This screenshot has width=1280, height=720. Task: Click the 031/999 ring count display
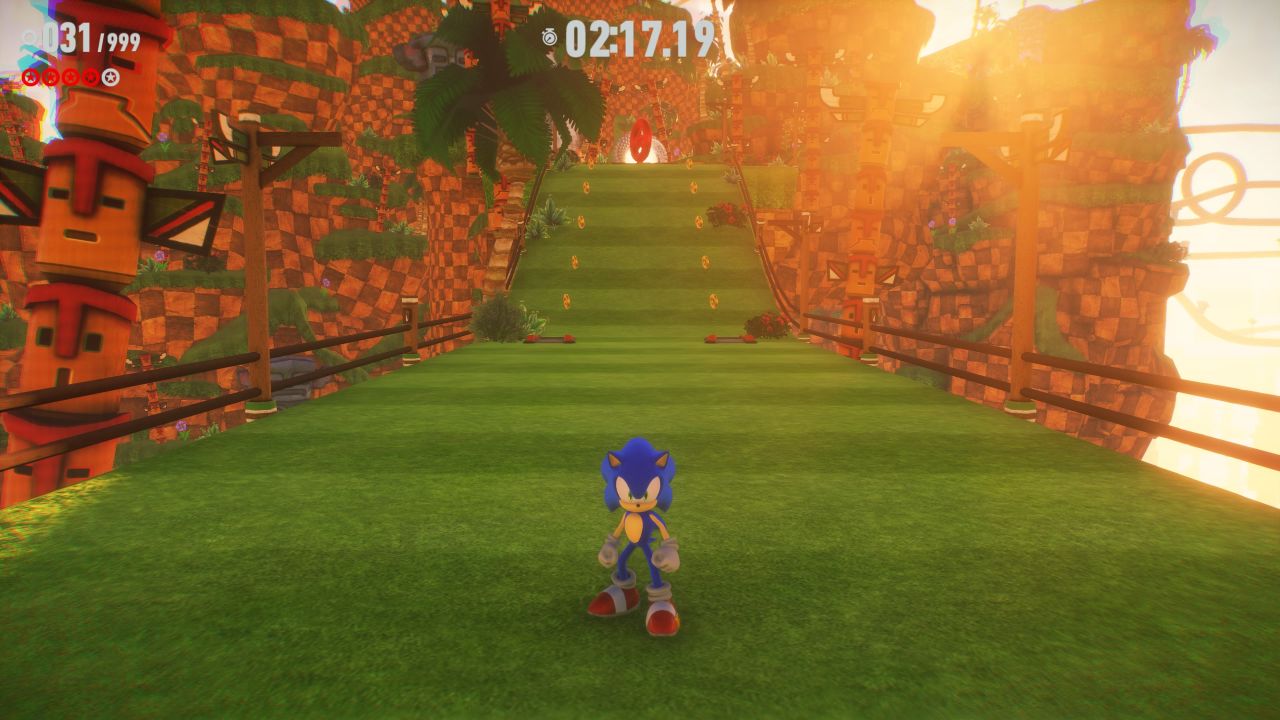click(85, 36)
